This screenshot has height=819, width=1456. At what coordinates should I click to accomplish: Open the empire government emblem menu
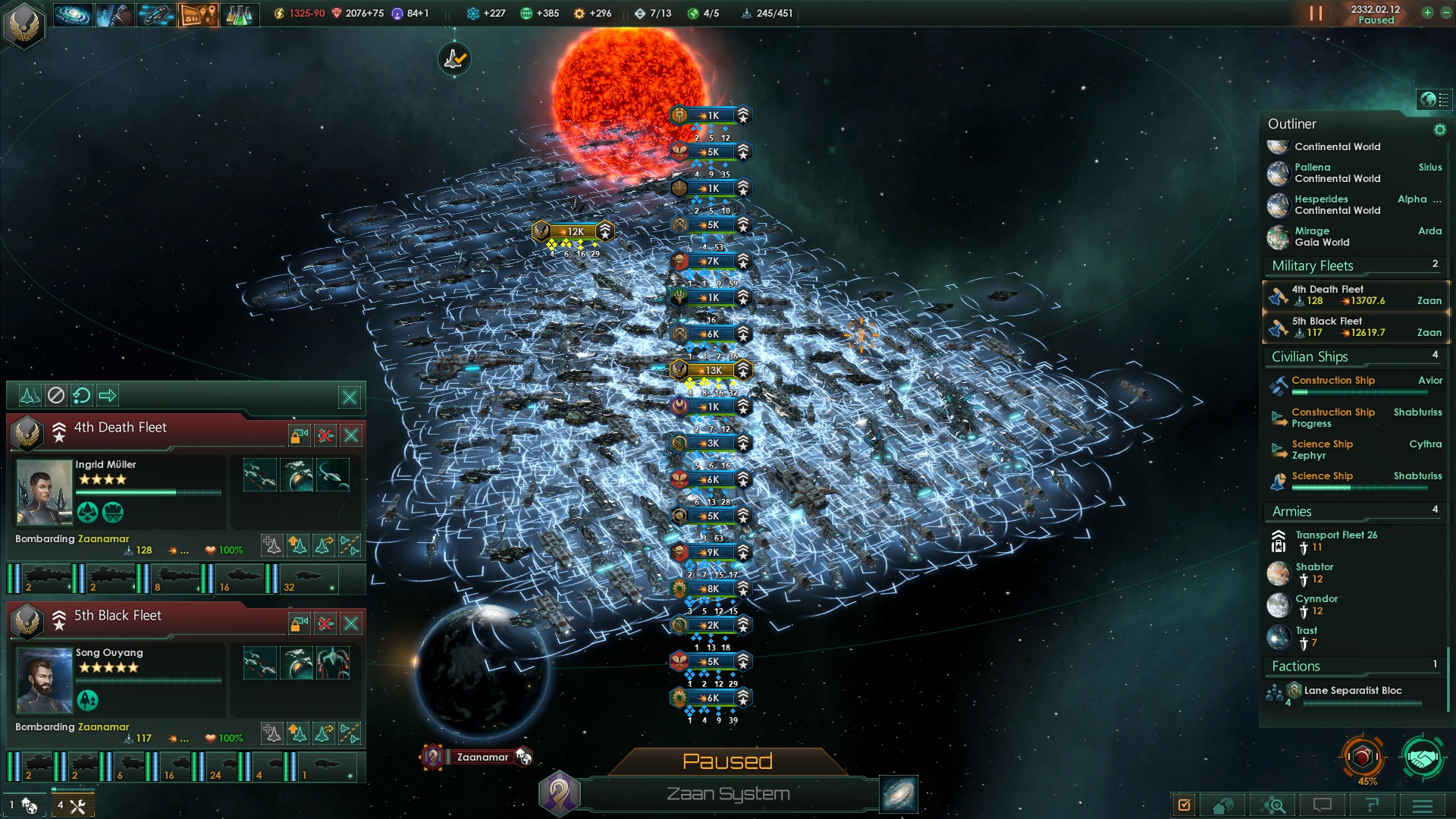(24, 25)
